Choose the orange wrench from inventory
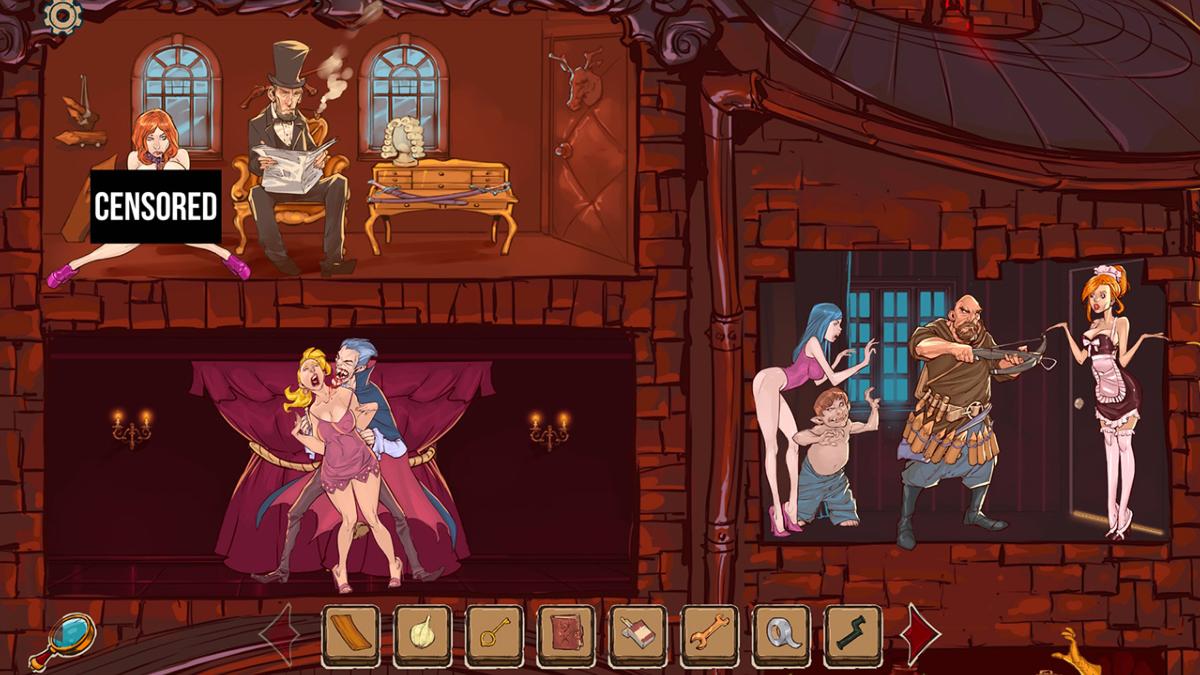The height and width of the screenshot is (675, 1200). click(x=710, y=635)
